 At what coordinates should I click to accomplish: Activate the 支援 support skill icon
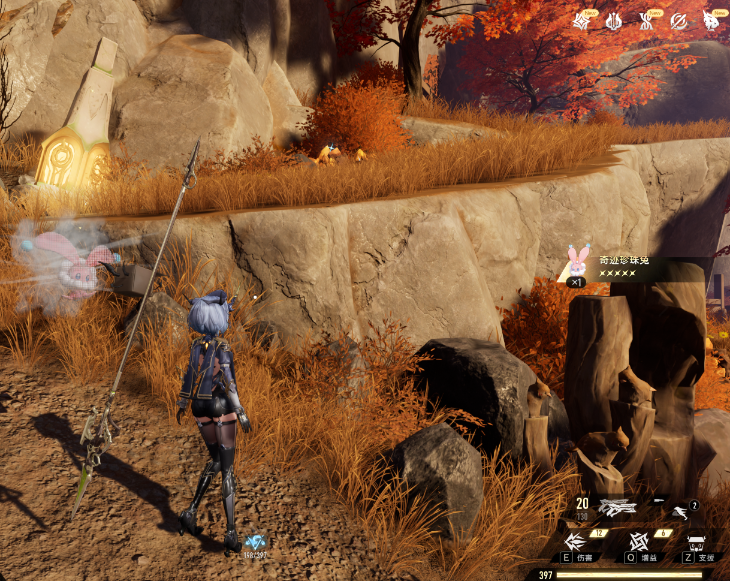pos(697,542)
